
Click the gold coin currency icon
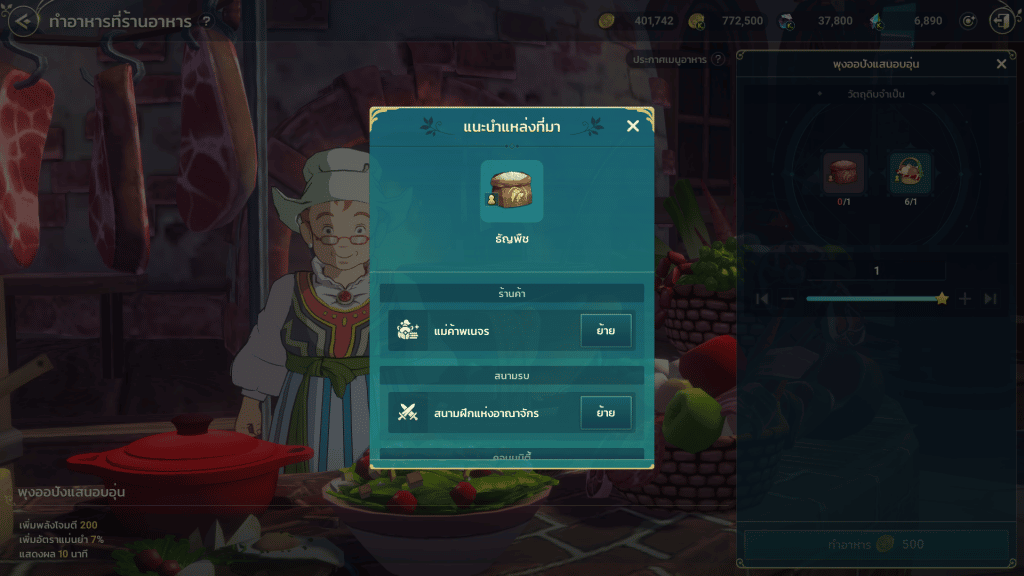click(606, 21)
